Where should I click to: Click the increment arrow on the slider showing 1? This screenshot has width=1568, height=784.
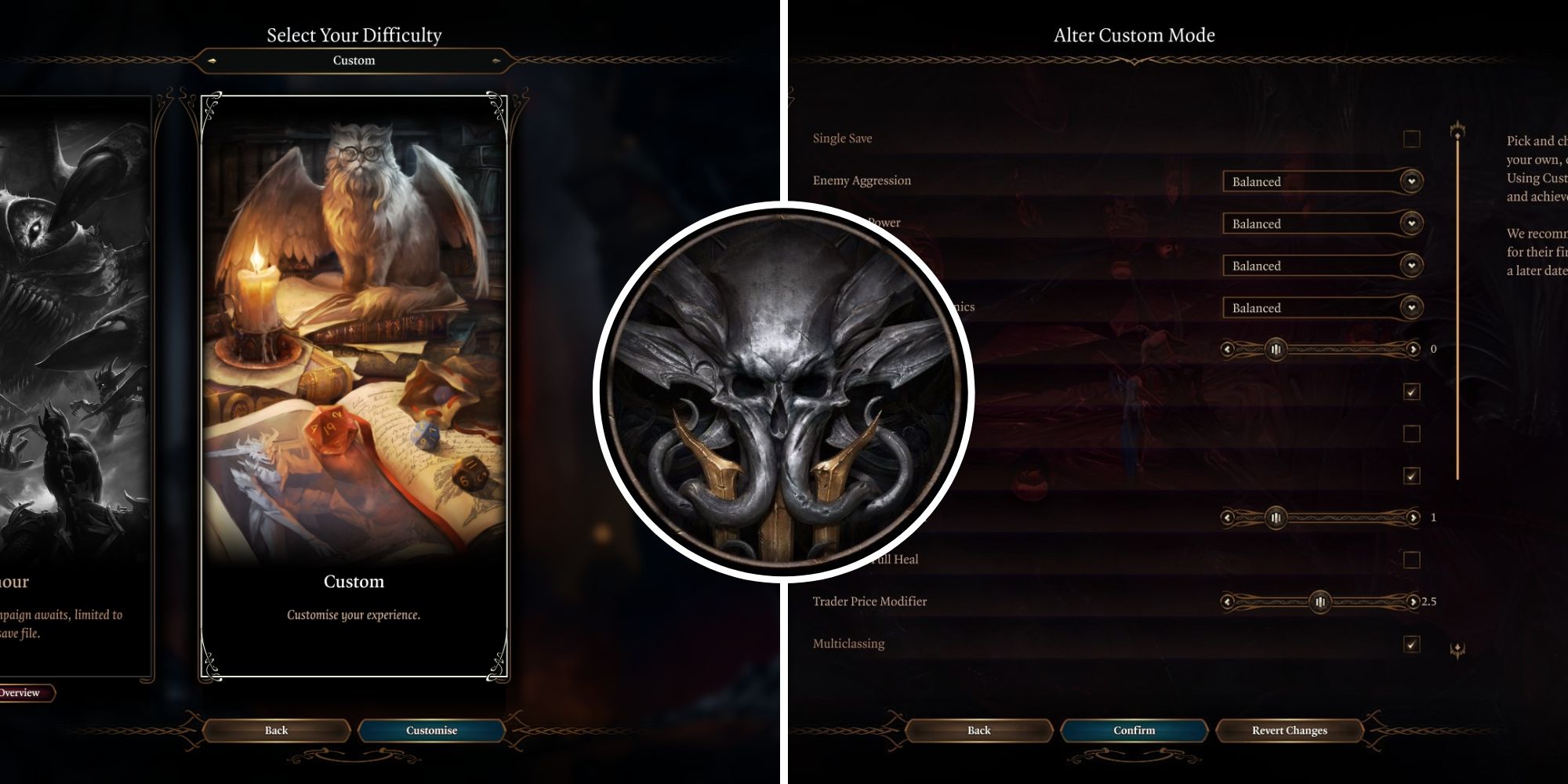pos(1412,518)
